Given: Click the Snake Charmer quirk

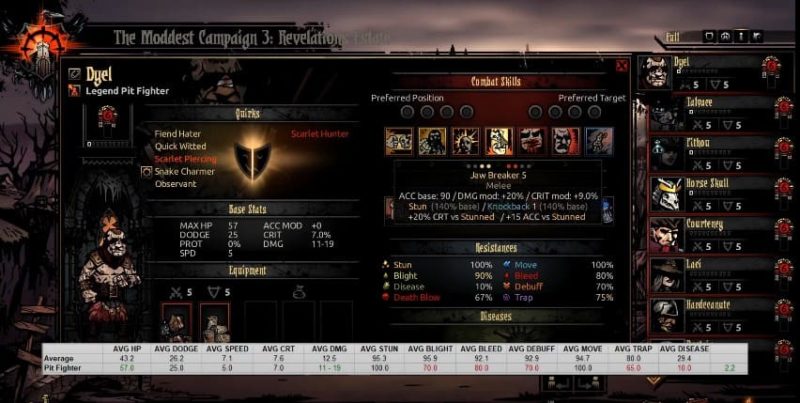Looking at the screenshot, I should coord(181,171).
